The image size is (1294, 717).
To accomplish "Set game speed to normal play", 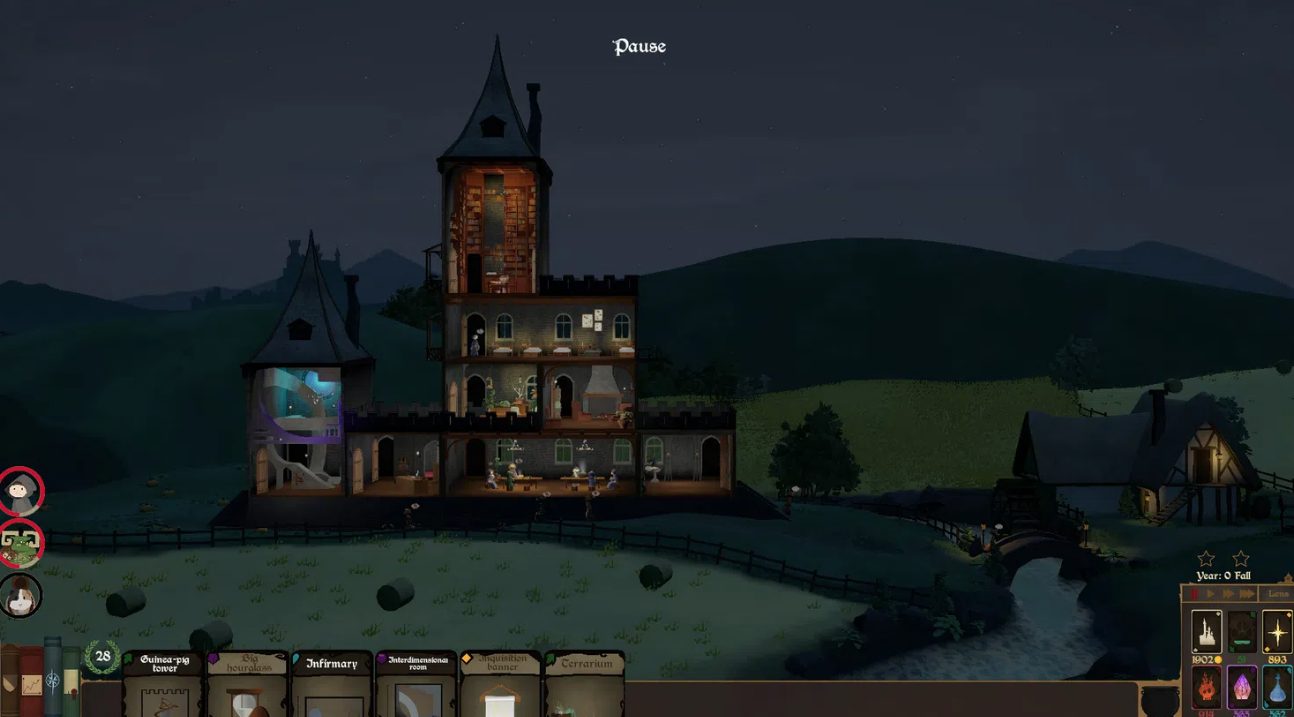I will click(x=1211, y=594).
